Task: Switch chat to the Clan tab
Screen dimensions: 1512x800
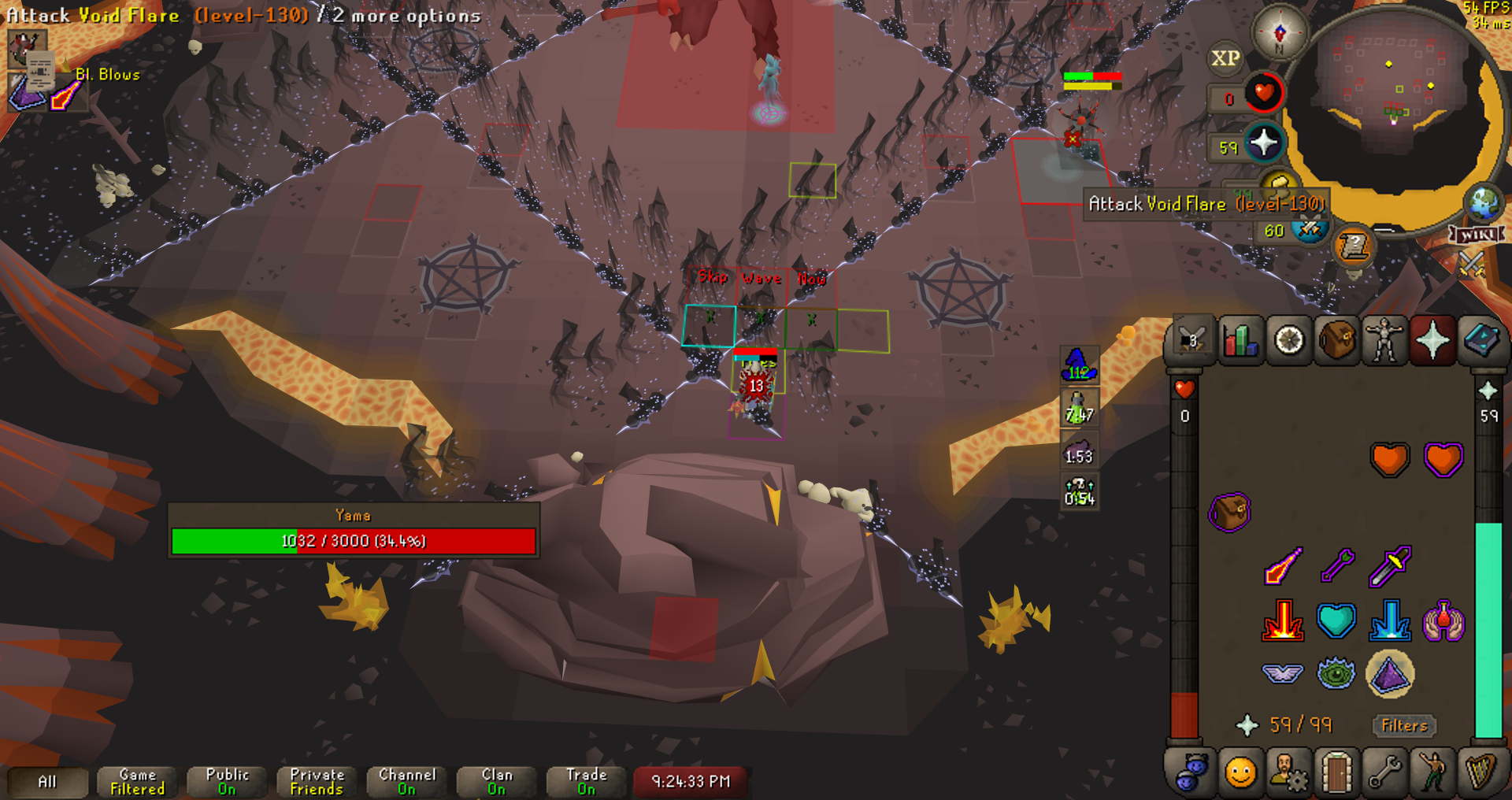Action: coord(496,781)
